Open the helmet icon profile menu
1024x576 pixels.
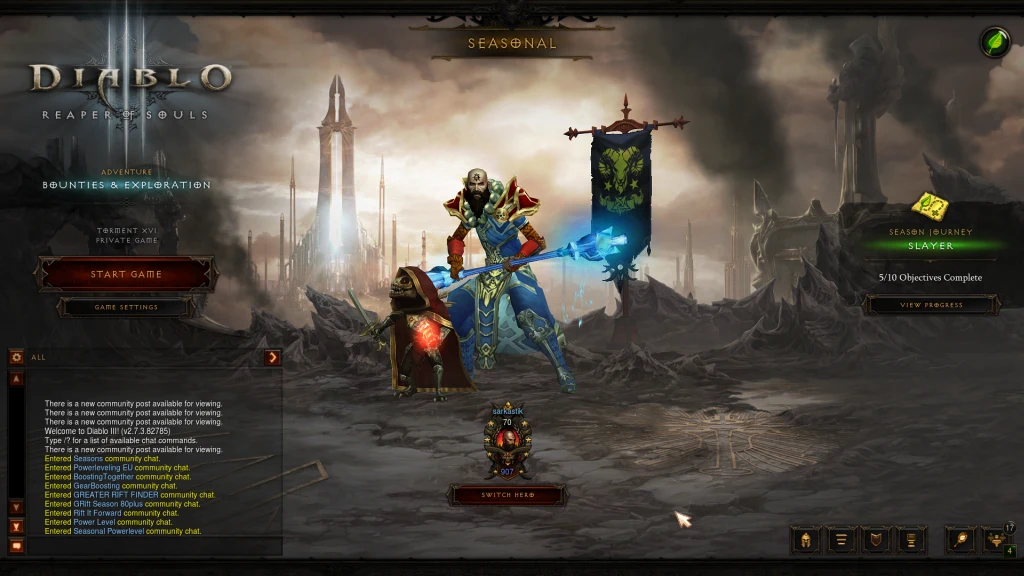tap(805, 540)
